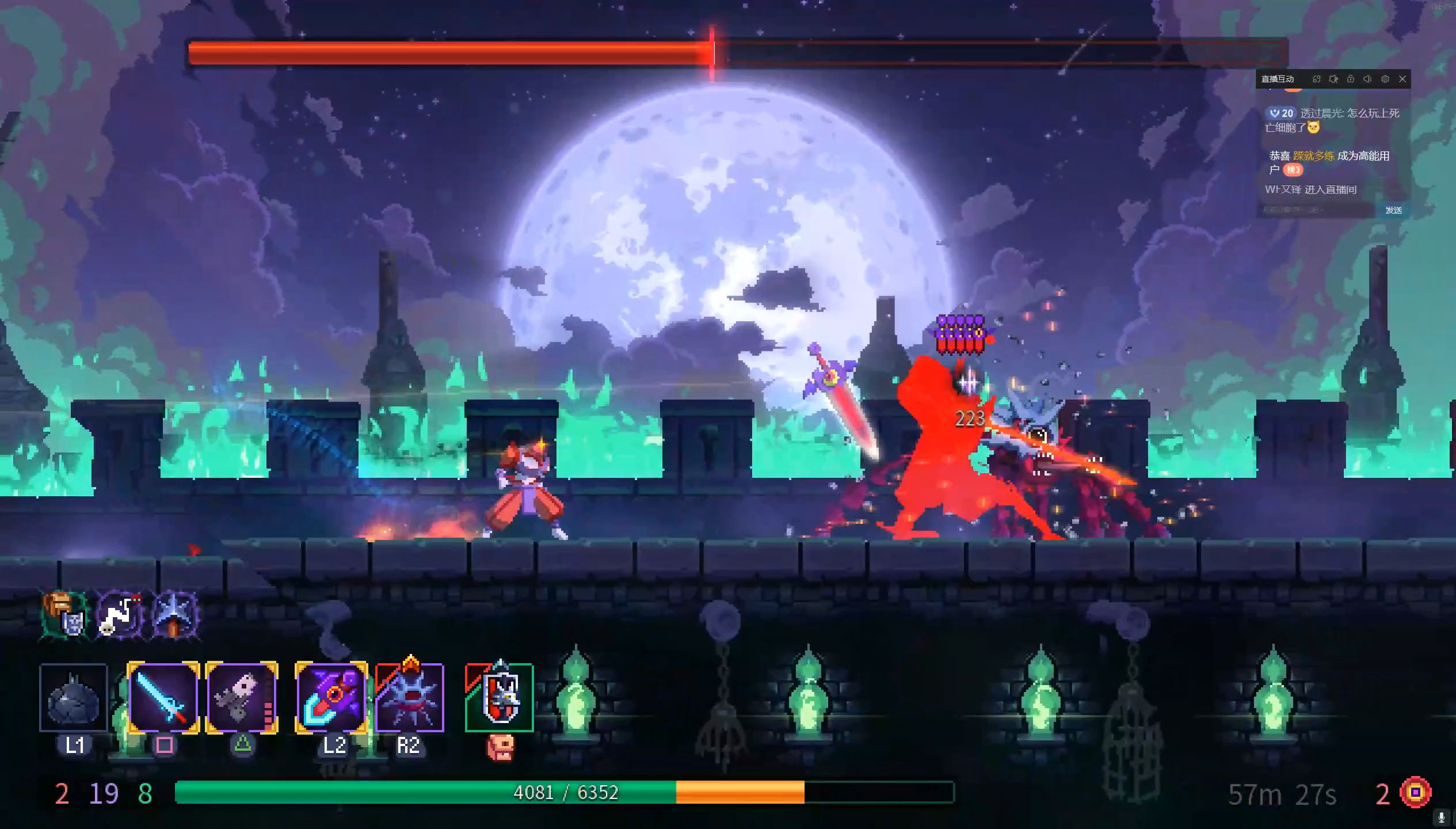Focus the chat message input box
The image size is (1456, 829).
click(x=1317, y=210)
